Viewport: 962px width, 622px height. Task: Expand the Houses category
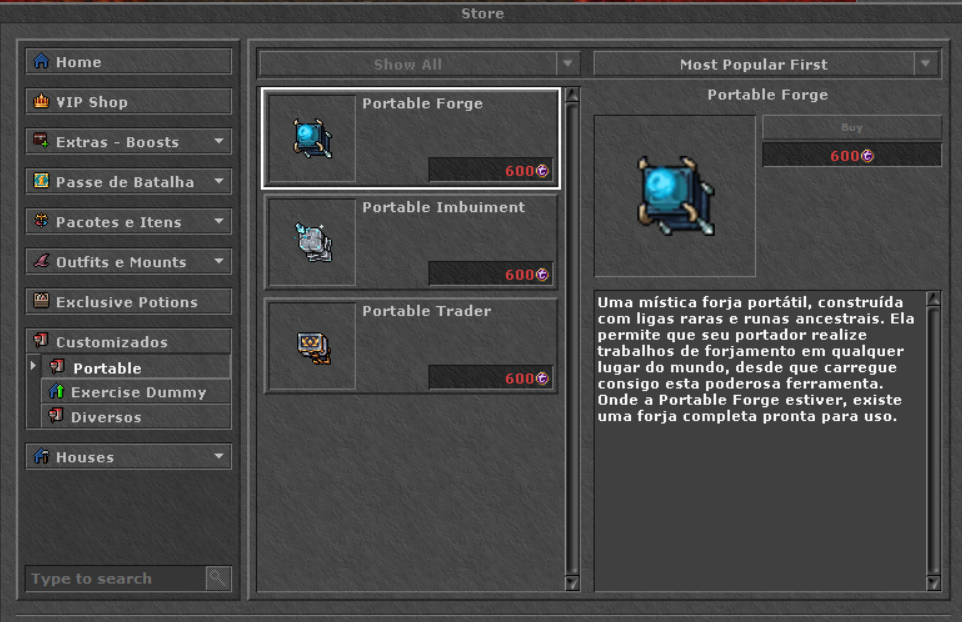pyautogui.click(x=128, y=457)
